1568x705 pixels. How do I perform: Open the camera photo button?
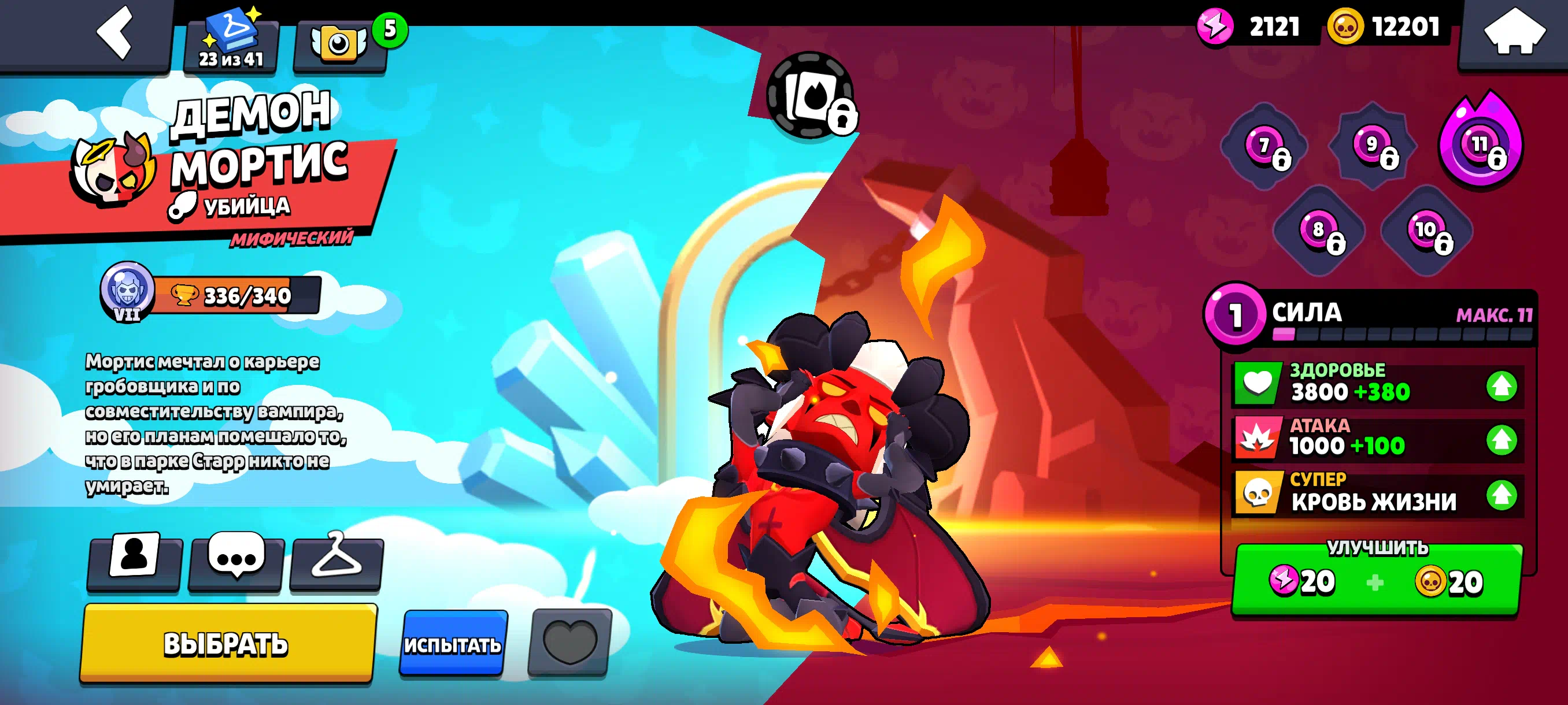pos(339,44)
